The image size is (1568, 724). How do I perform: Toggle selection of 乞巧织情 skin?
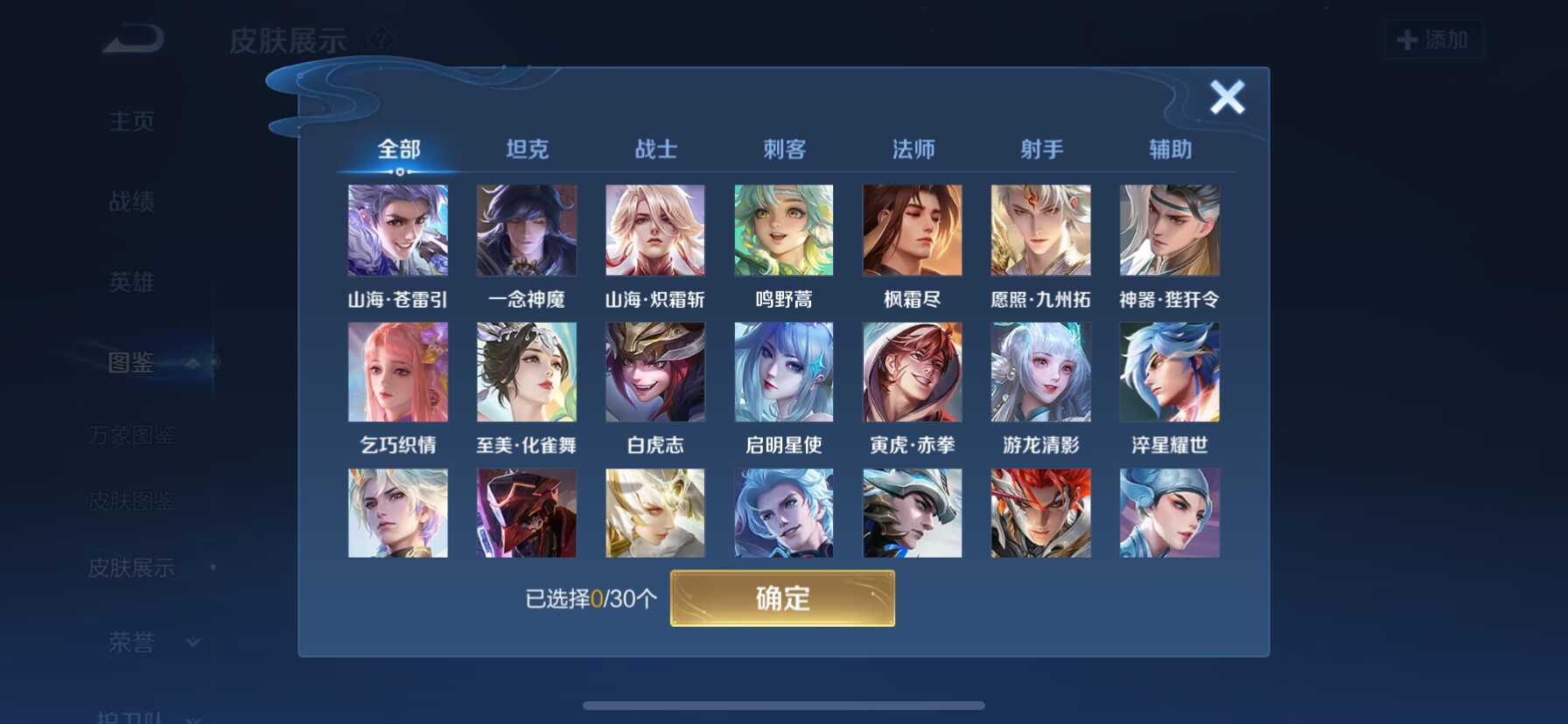point(398,372)
